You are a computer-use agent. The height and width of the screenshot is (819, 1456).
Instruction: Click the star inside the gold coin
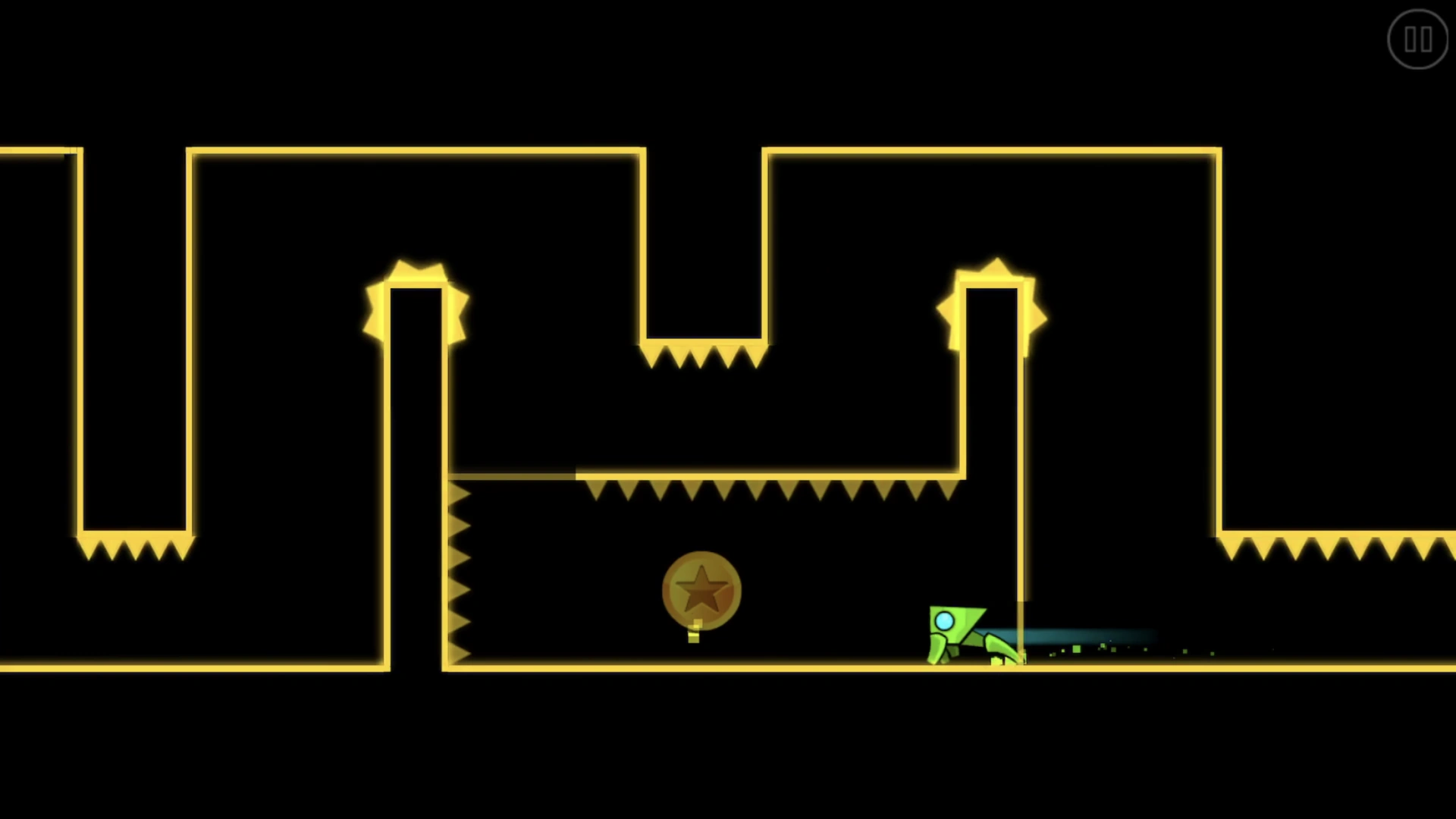(x=701, y=588)
